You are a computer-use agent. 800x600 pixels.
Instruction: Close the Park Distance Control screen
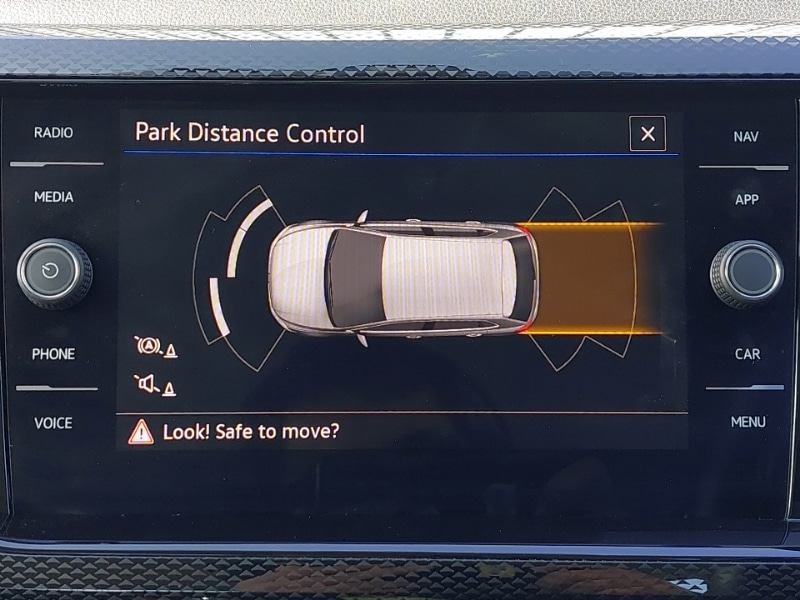(647, 134)
